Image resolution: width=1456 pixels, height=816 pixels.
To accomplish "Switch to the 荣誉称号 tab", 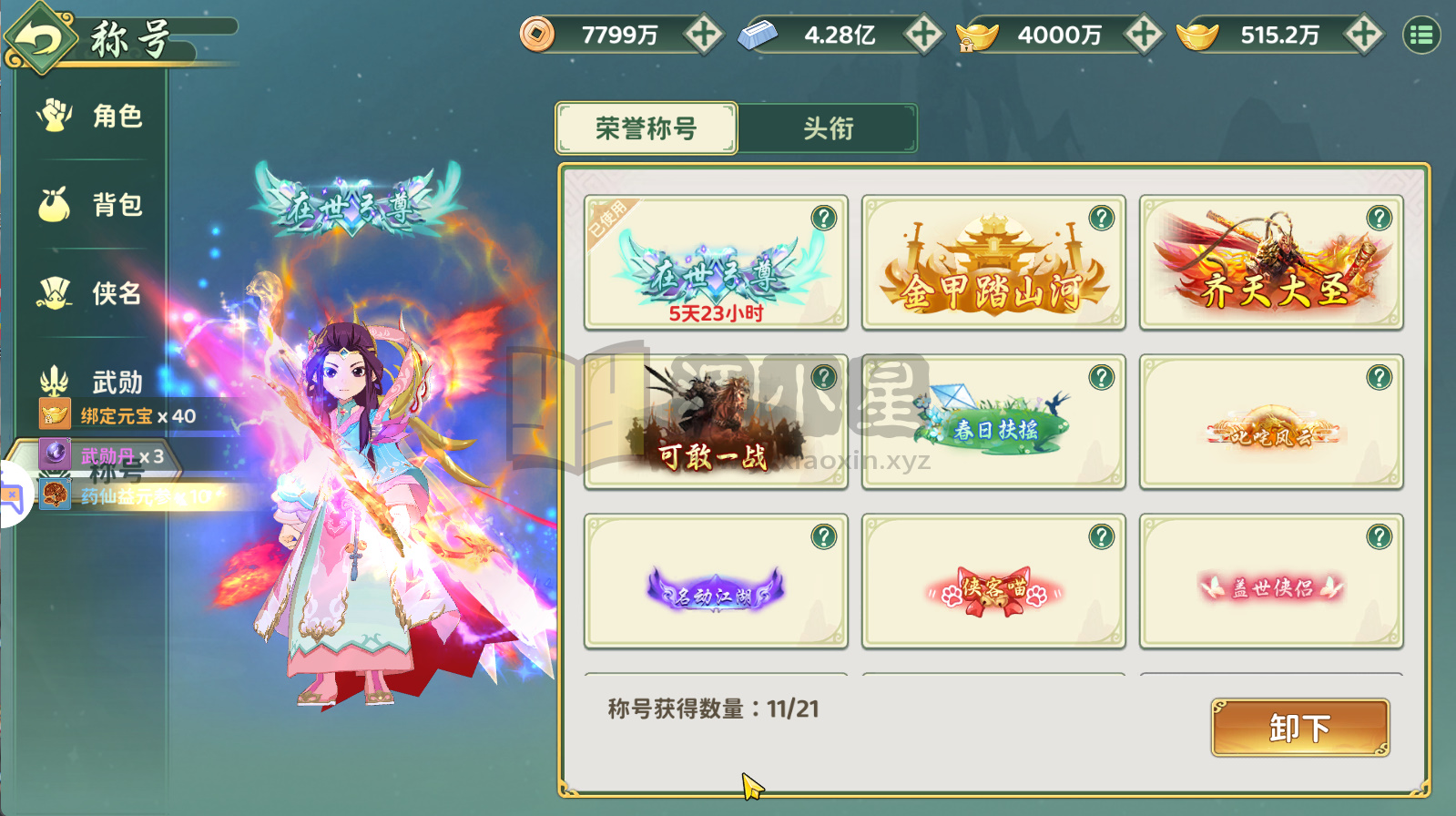I will (x=647, y=128).
